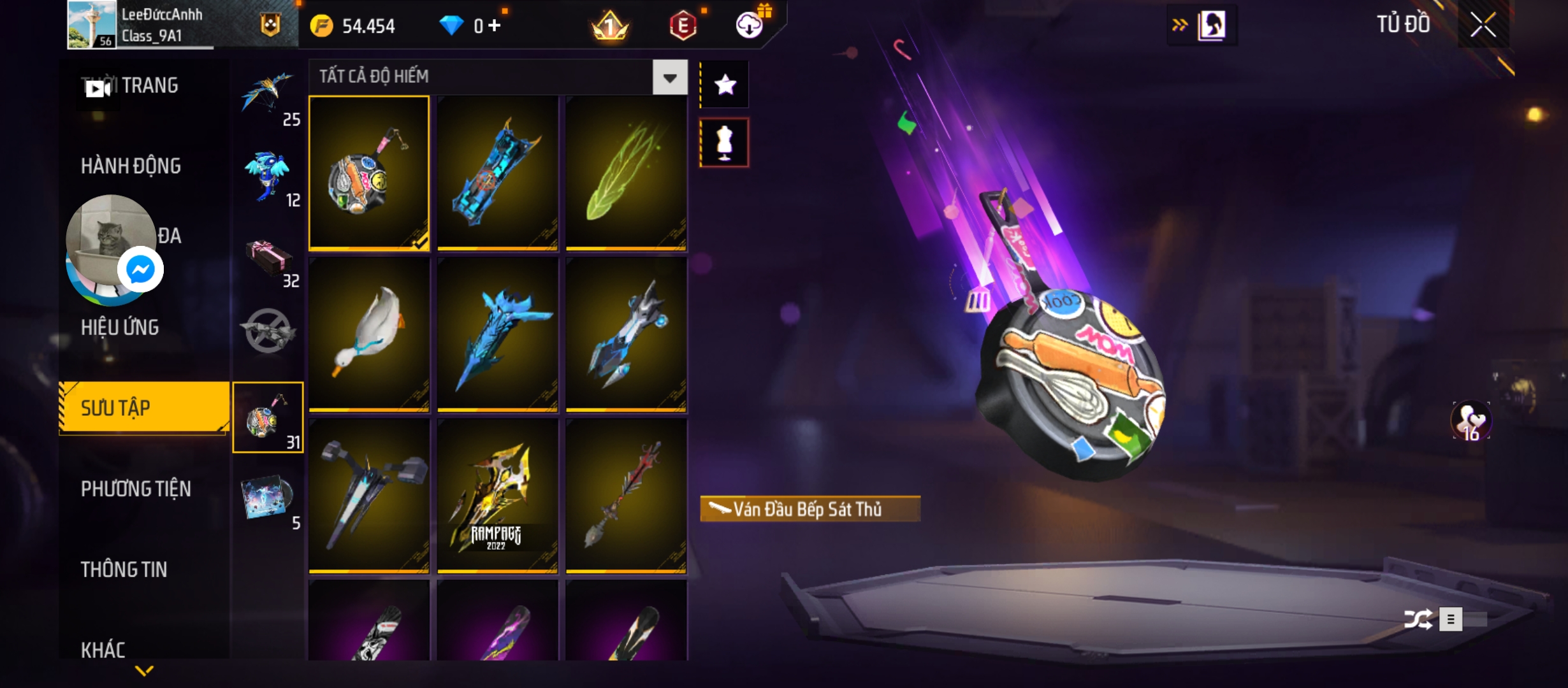Click the mannequin preview button
Image resolution: width=1568 pixels, height=688 pixels.
(725, 143)
